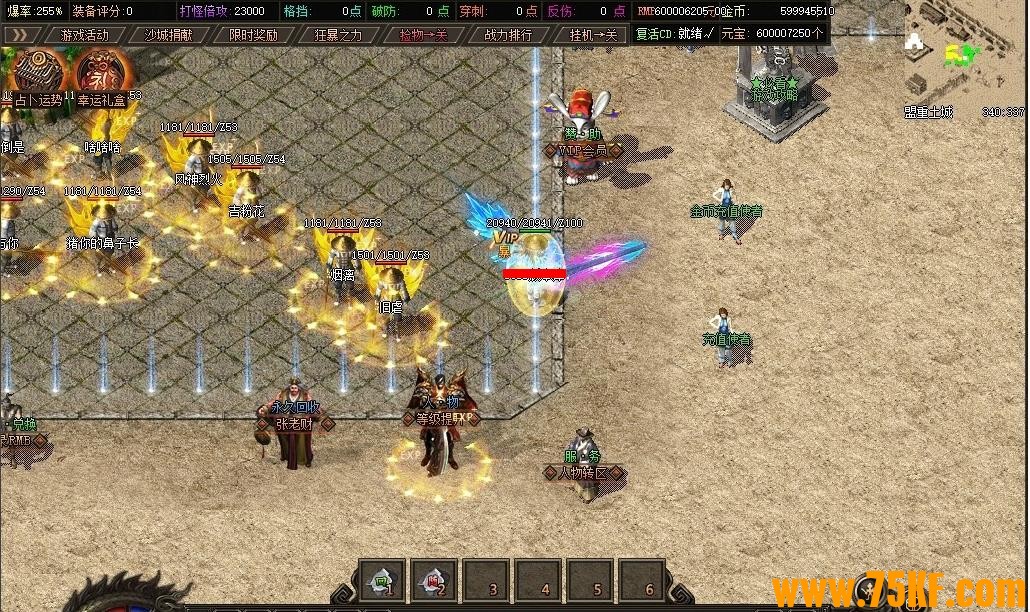The height and width of the screenshot is (612, 1030).
Task: Select the 限时奖励 menu entry
Action: click(253, 34)
